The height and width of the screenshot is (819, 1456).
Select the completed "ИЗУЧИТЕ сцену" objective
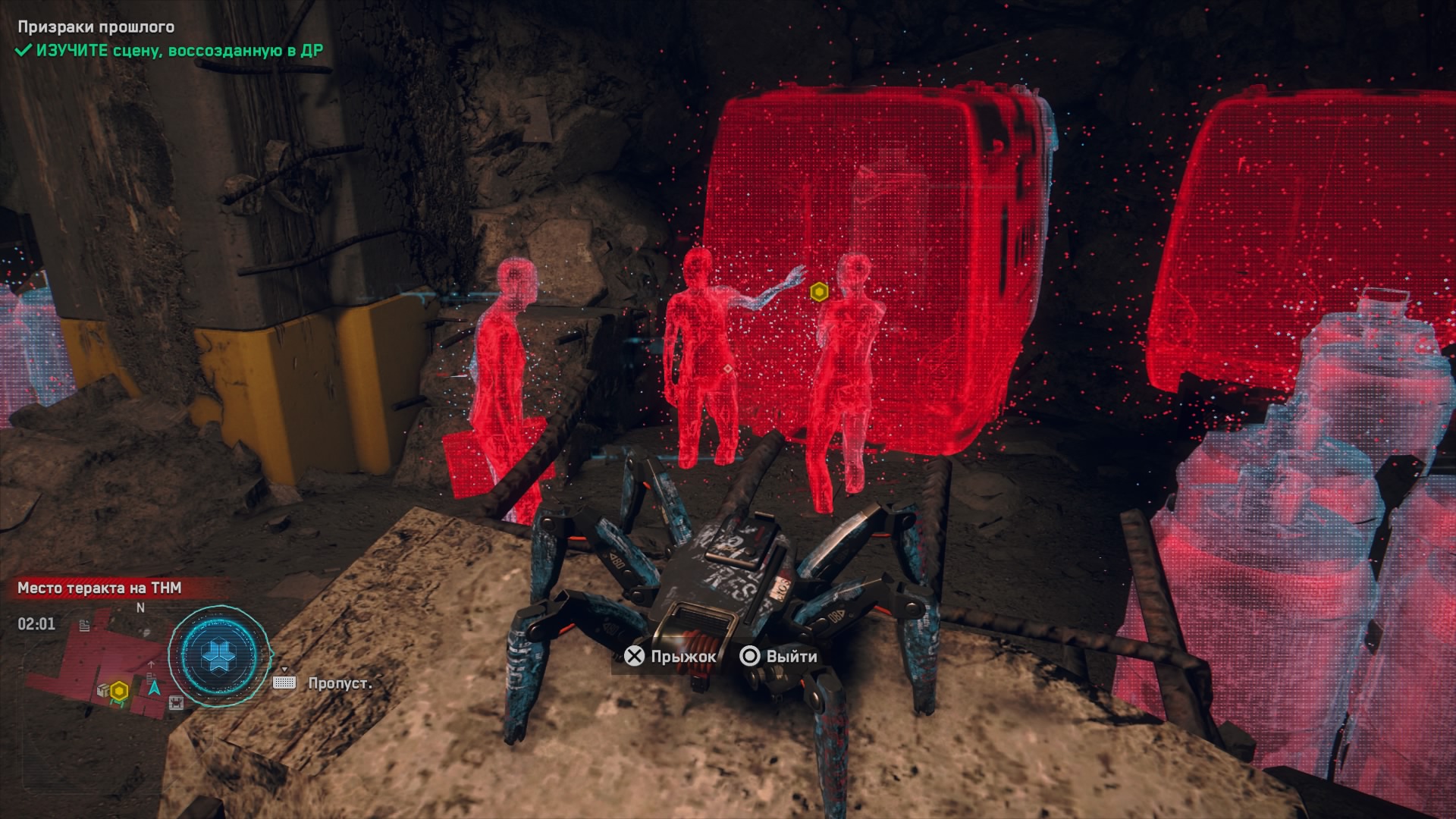click(x=171, y=51)
